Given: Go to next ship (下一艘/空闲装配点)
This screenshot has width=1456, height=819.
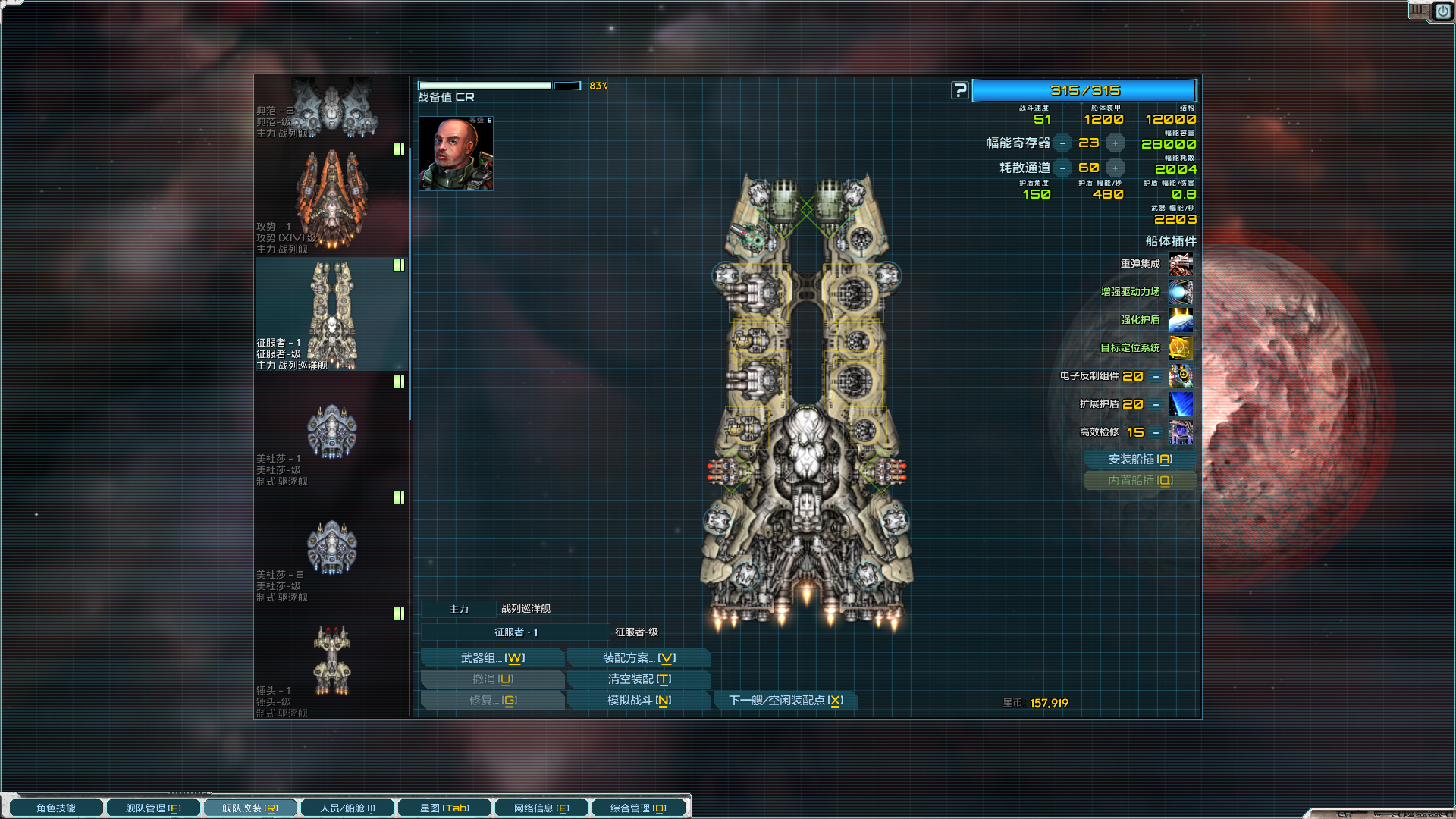Looking at the screenshot, I should (786, 701).
